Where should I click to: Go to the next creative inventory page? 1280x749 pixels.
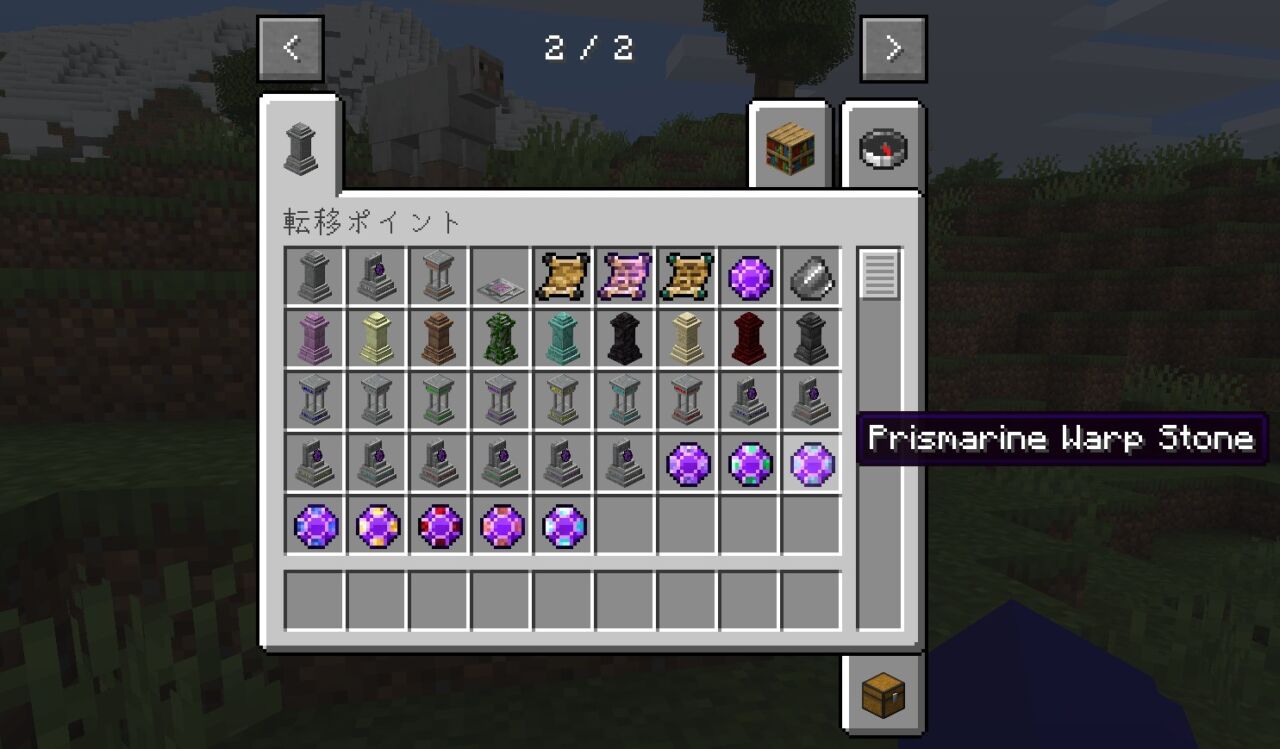[x=893, y=49]
